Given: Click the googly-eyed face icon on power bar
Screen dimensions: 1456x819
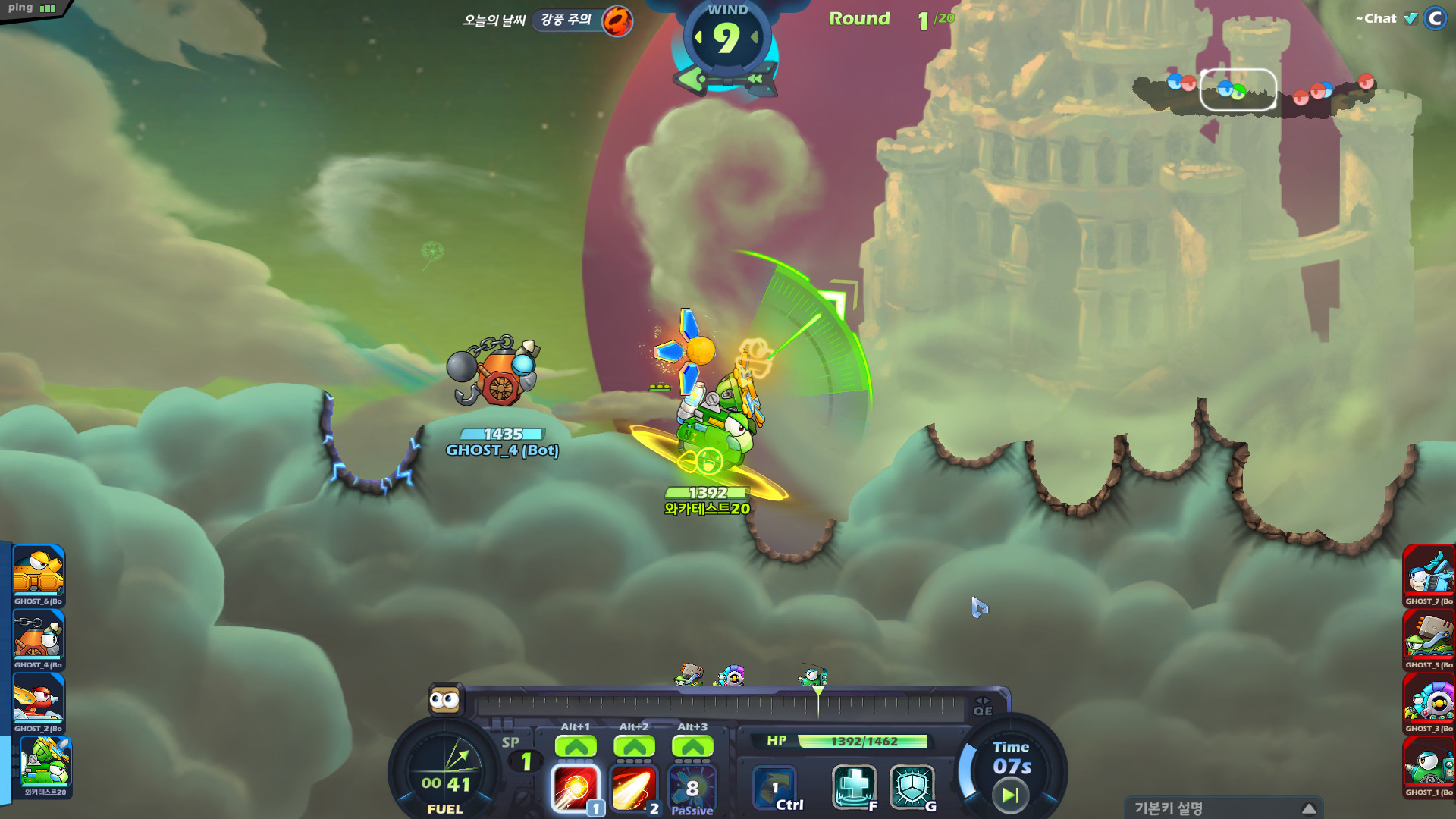Looking at the screenshot, I should click(444, 700).
